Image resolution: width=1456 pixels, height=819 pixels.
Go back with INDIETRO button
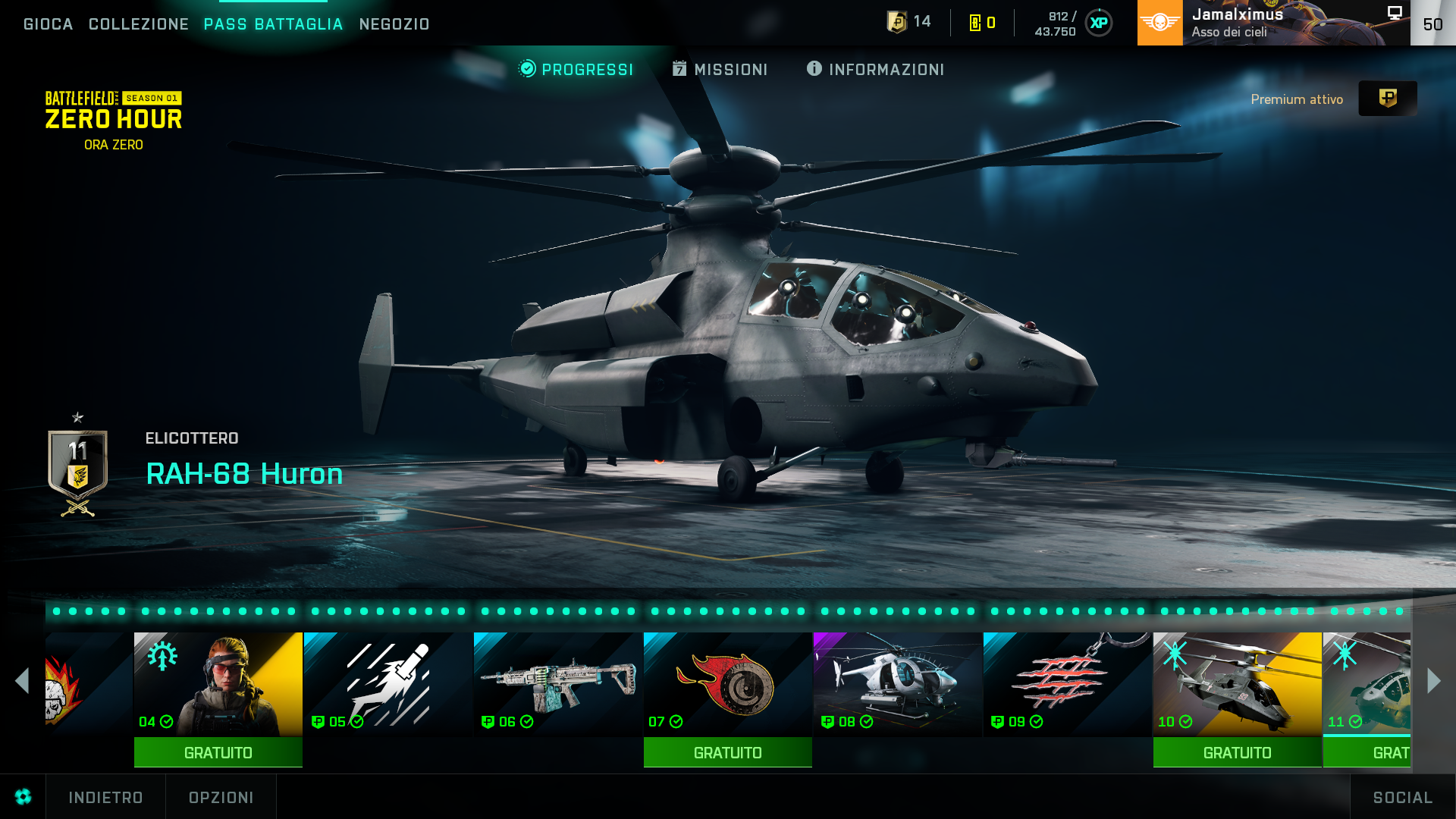coord(105,798)
